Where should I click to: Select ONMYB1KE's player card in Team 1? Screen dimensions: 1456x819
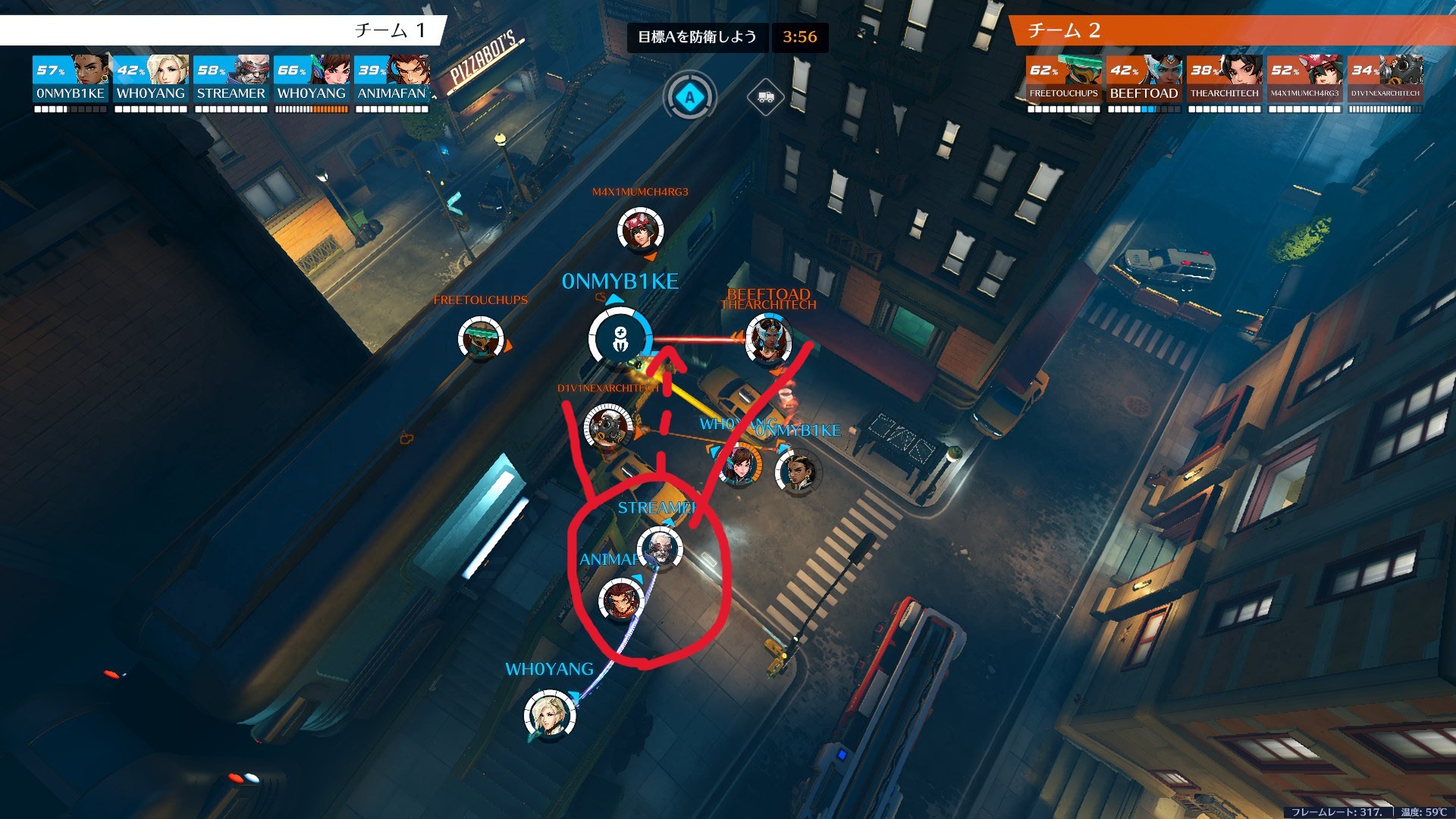point(71,79)
